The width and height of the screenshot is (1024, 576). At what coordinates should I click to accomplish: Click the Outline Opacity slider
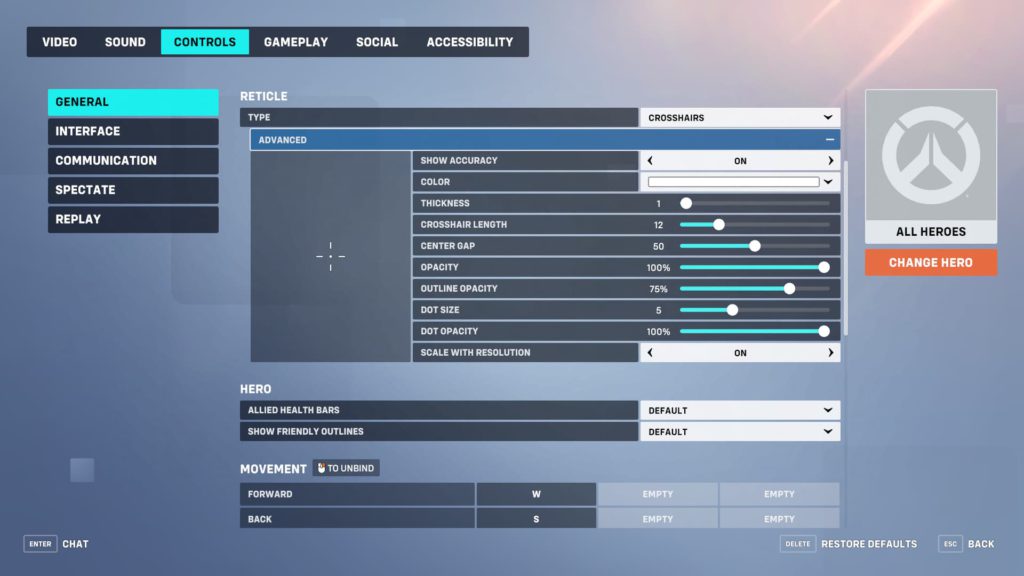(x=789, y=289)
